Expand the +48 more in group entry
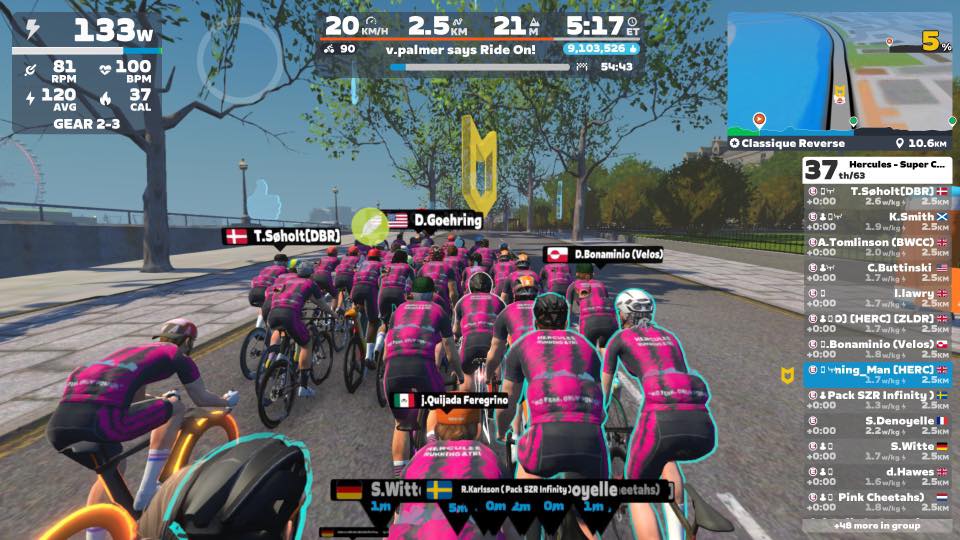The height and width of the screenshot is (540, 960). [878, 524]
